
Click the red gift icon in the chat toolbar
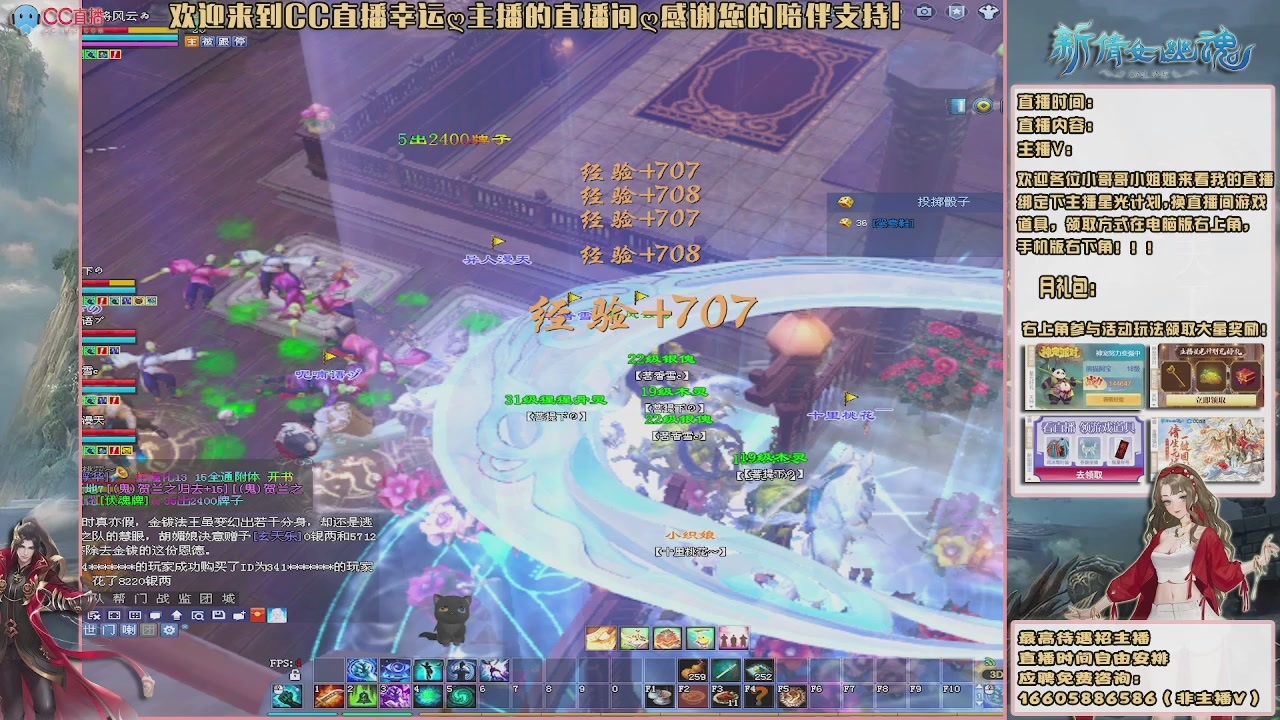click(x=257, y=616)
